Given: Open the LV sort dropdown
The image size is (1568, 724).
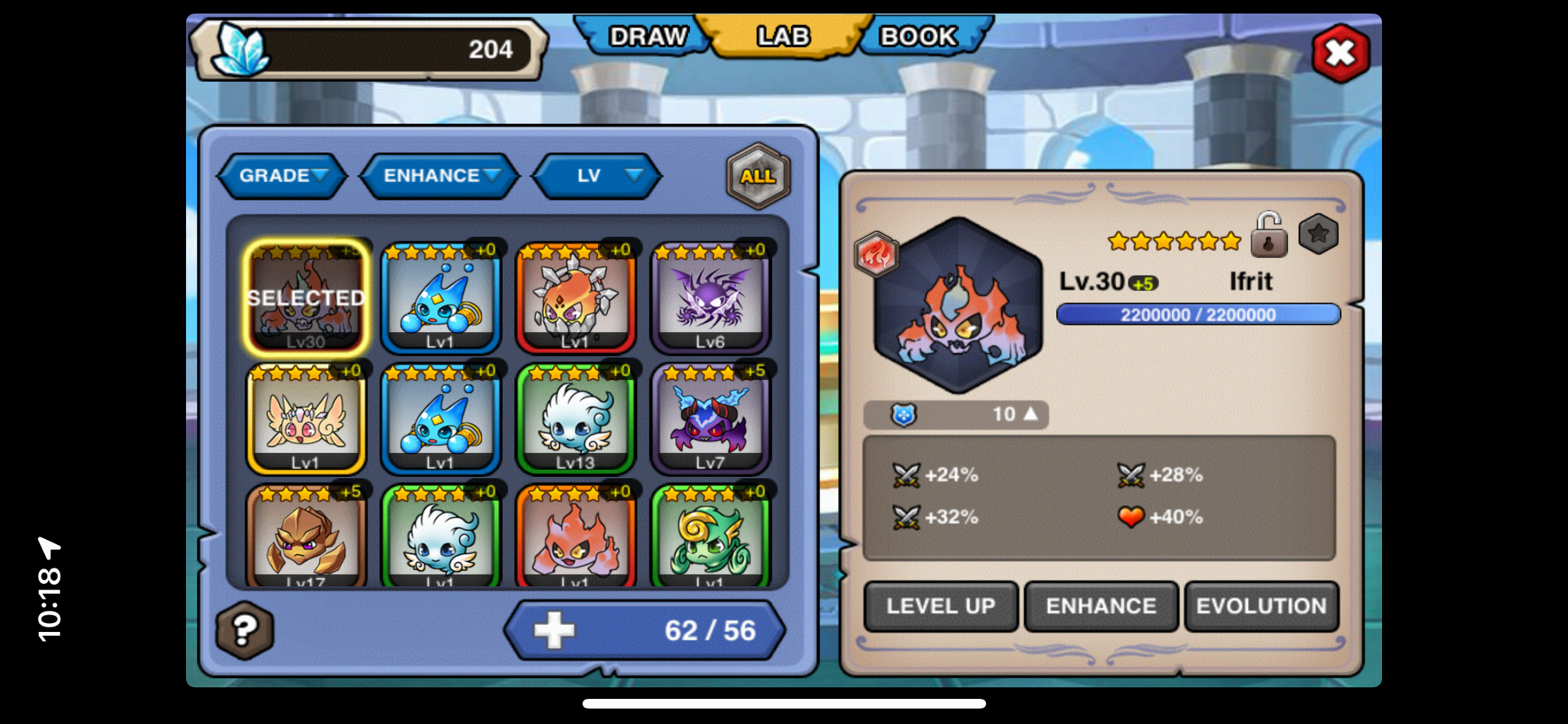Looking at the screenshot, I should (597, 176).
